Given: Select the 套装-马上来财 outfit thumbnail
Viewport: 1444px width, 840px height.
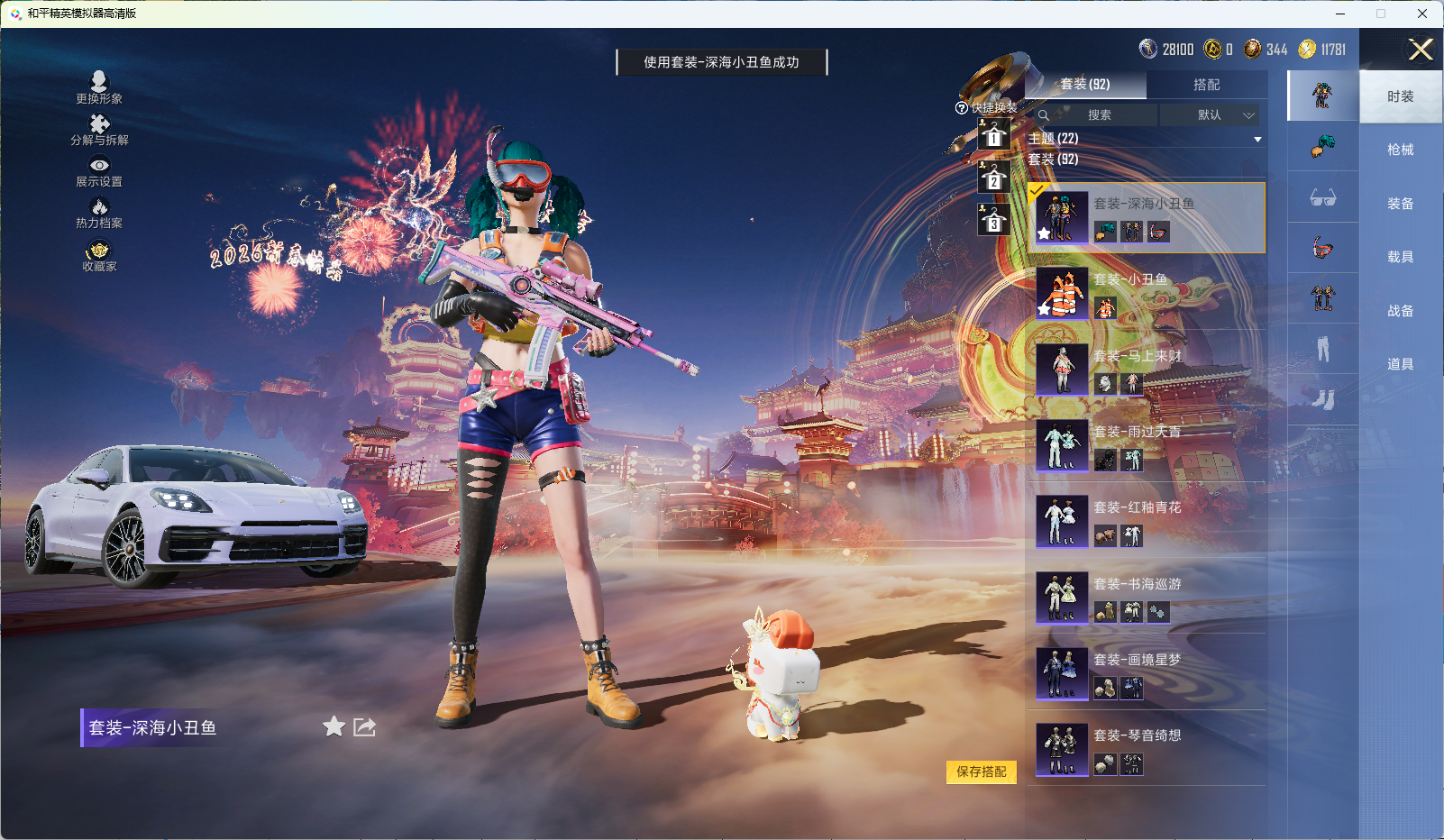Looking at the screenshot, I should (1062, 370).
